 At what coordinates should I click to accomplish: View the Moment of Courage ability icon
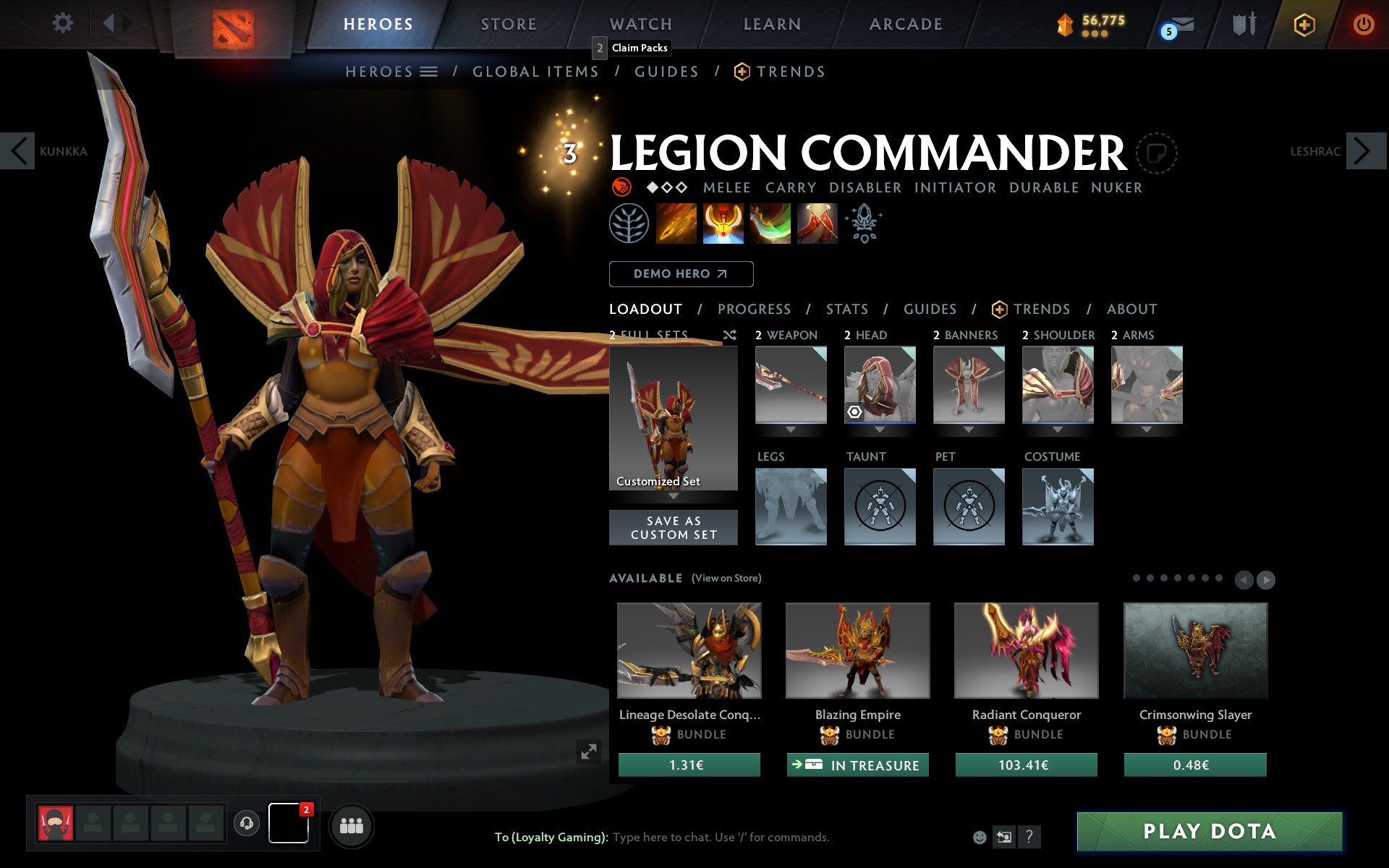770,224
